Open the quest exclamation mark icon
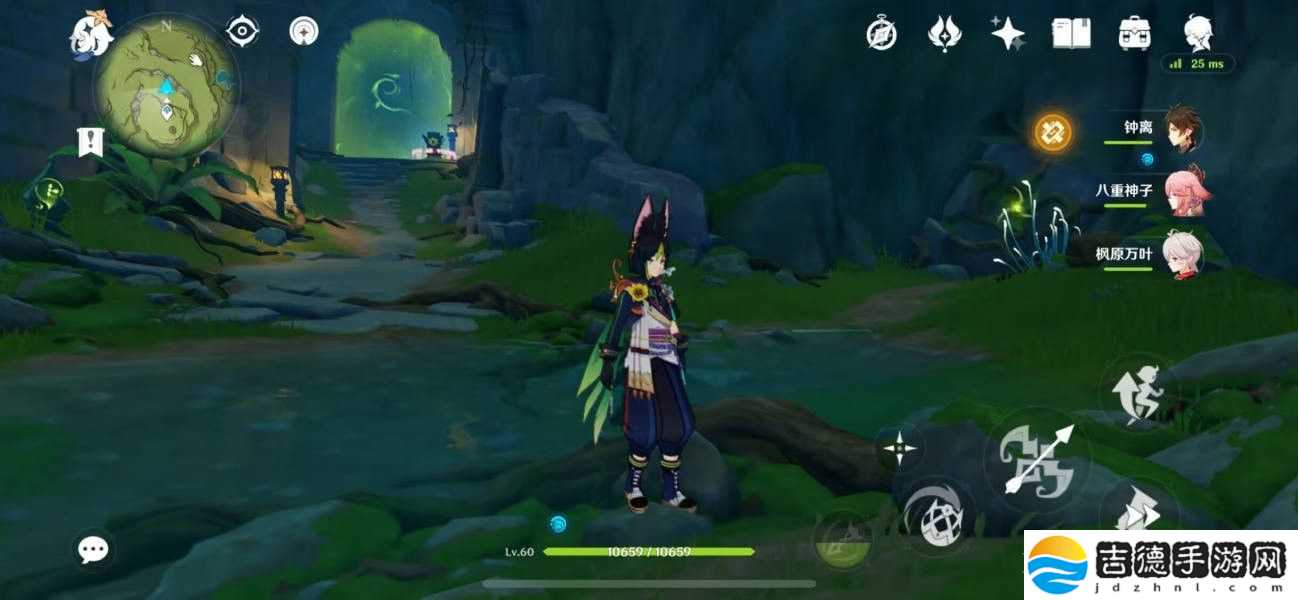The width and height of the screenshot is (1298, 600). pyautogui.click(x=90, y=142)
